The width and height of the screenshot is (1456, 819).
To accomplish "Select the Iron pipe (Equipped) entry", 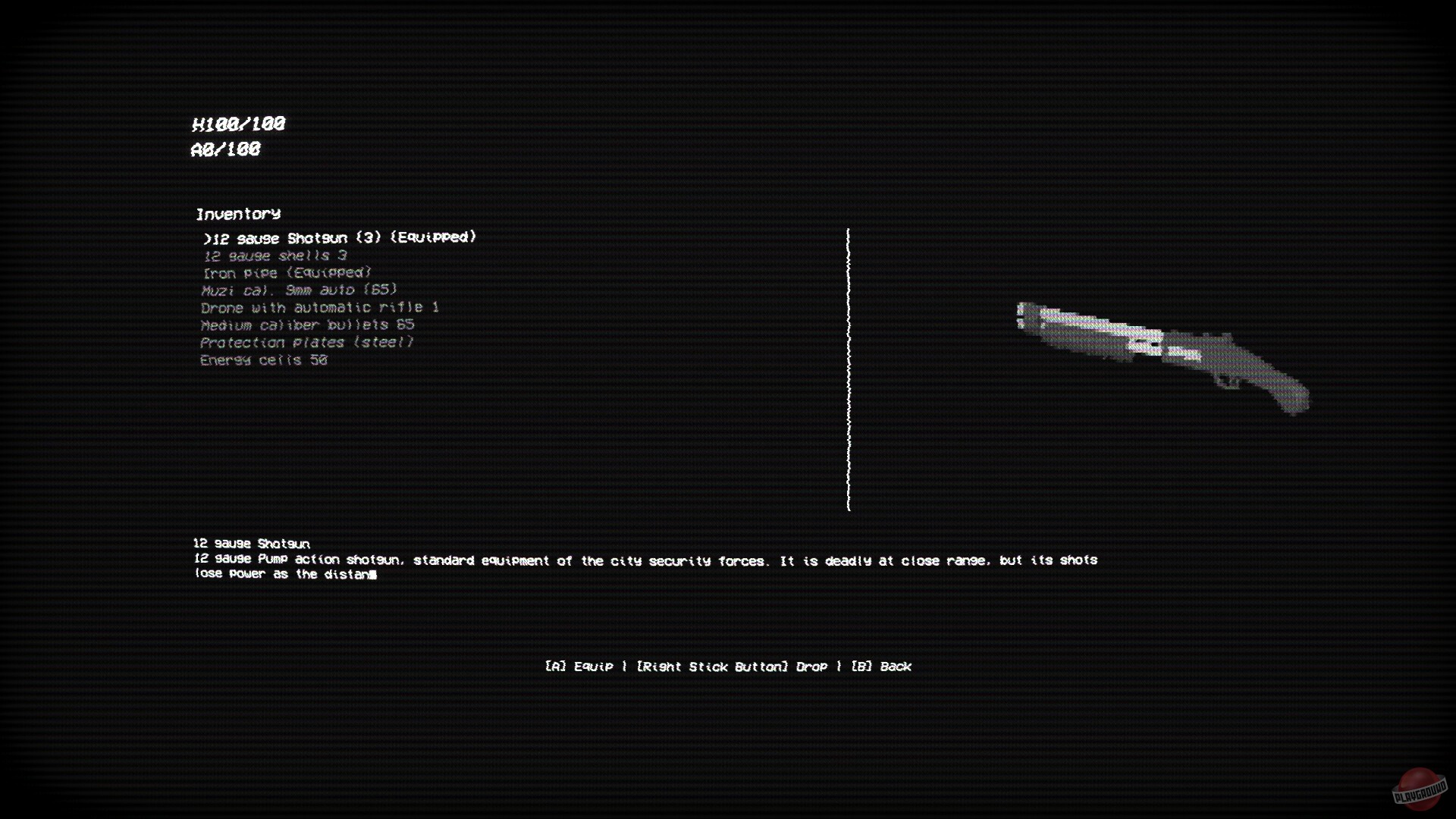I will click(286, 272).
